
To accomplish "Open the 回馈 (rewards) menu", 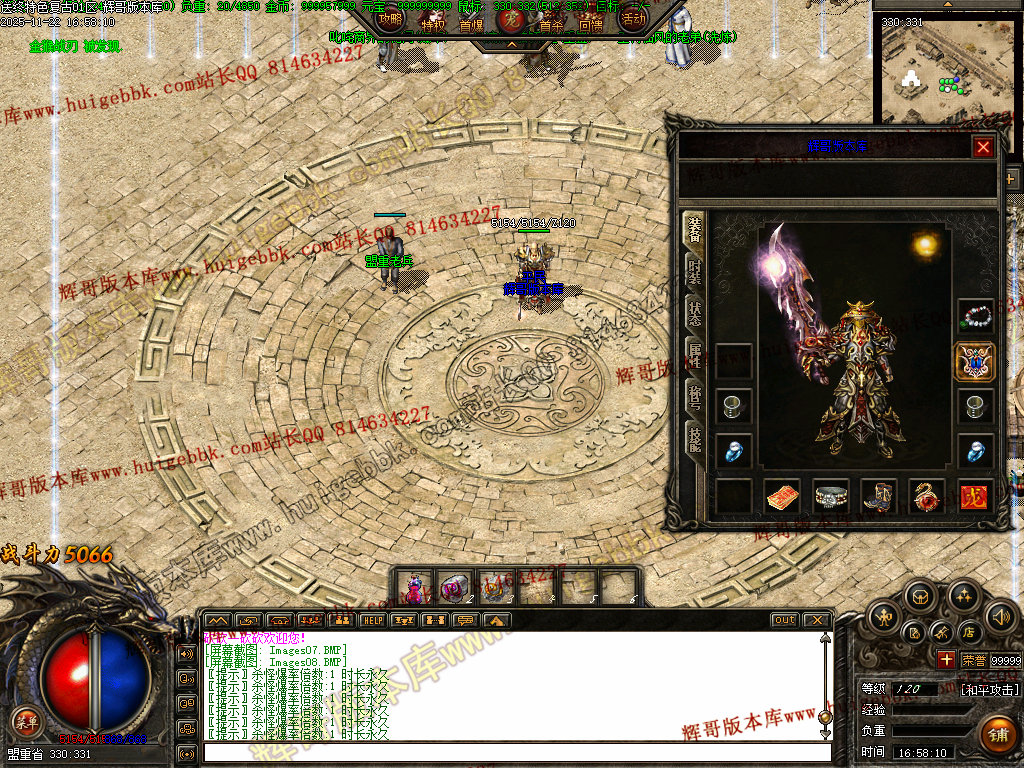I will pos(590,25).
